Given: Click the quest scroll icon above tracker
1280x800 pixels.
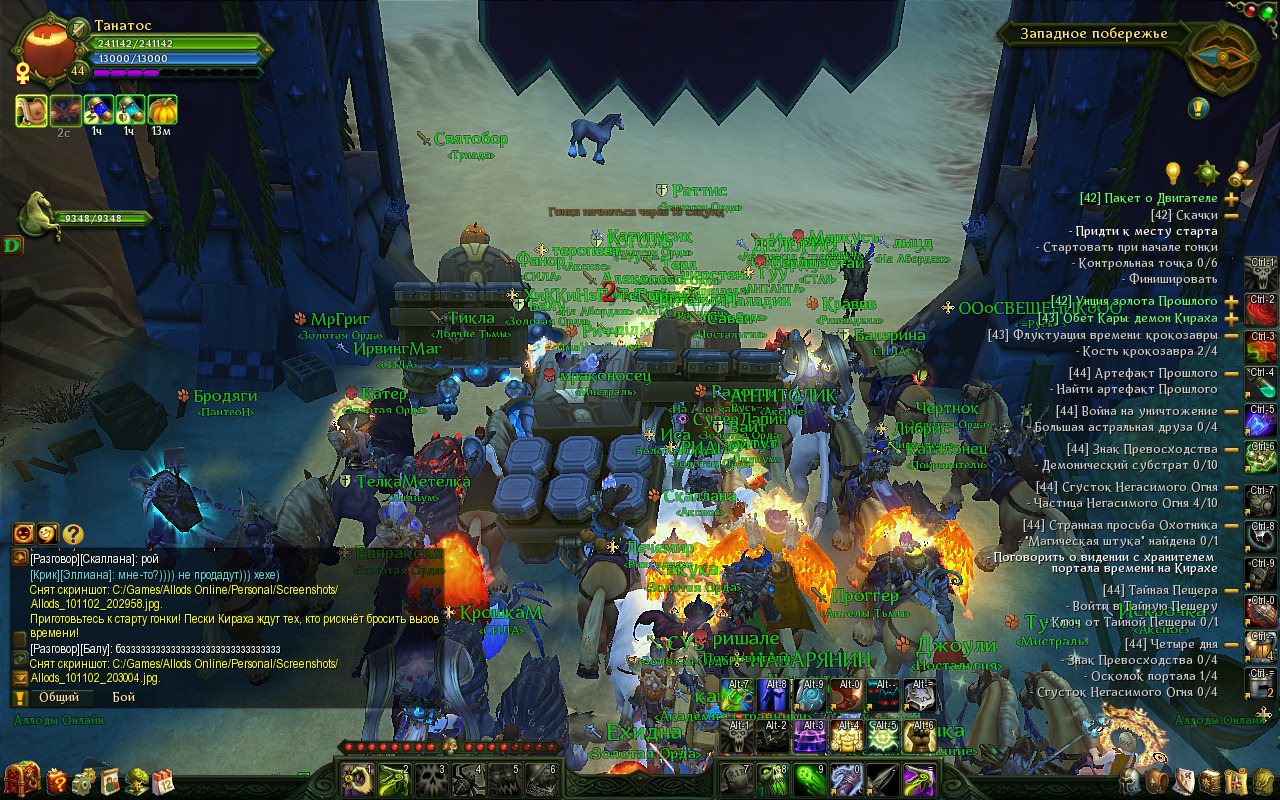Looking at the screenshot, I should click(x=1241, y=173).
